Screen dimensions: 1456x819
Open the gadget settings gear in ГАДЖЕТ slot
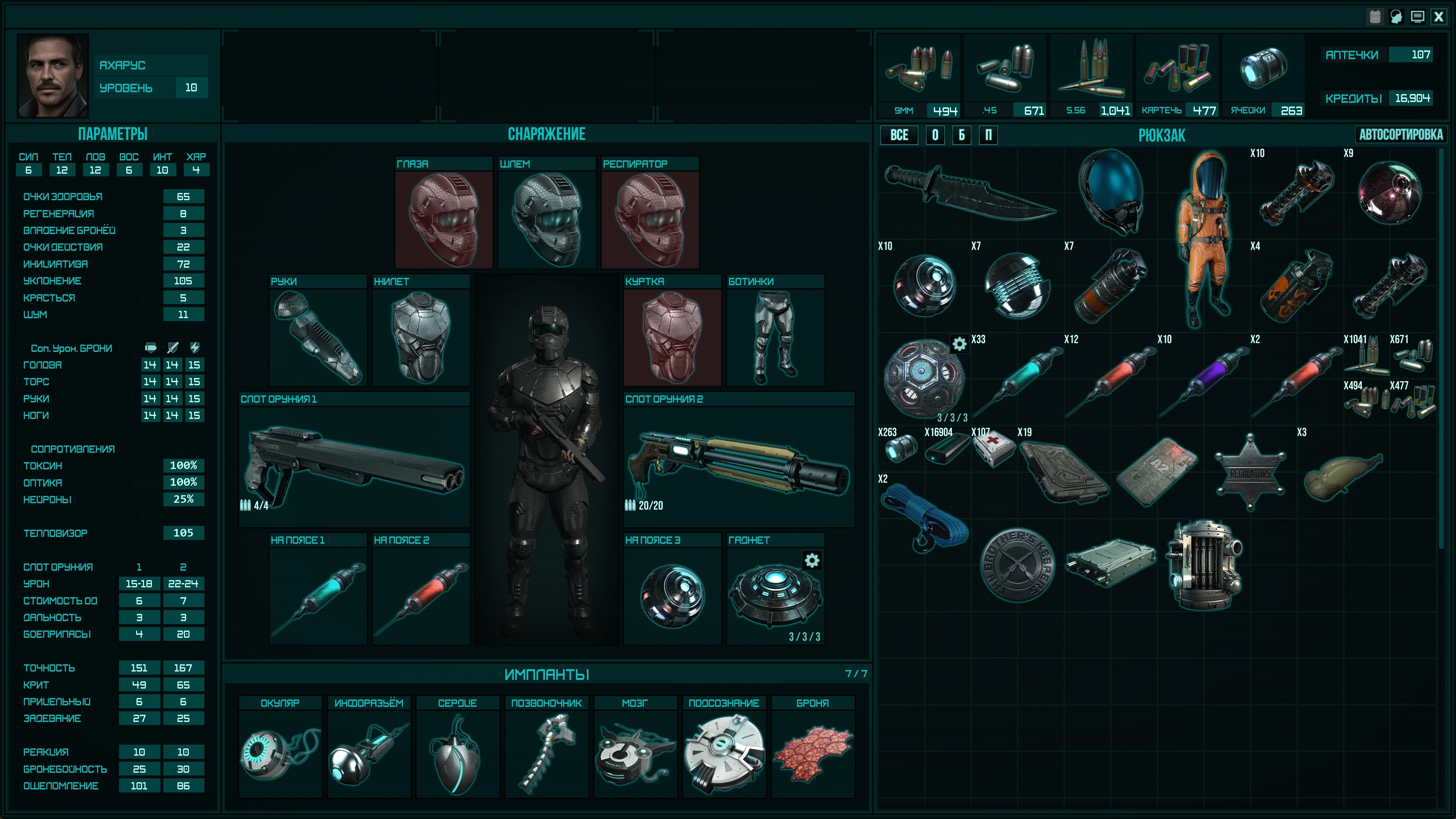812,561
